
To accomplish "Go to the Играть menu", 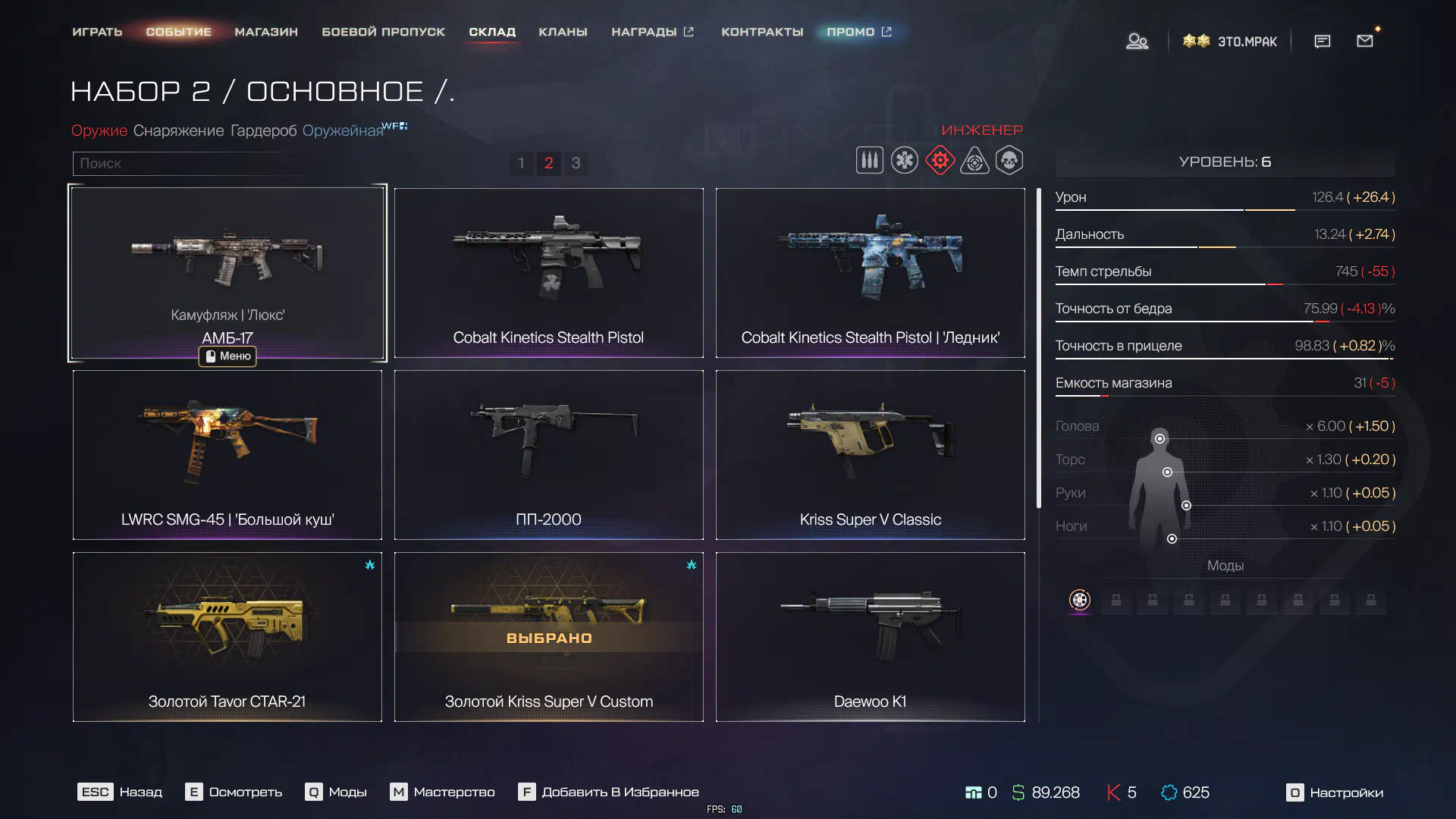I will pos(97,32).
